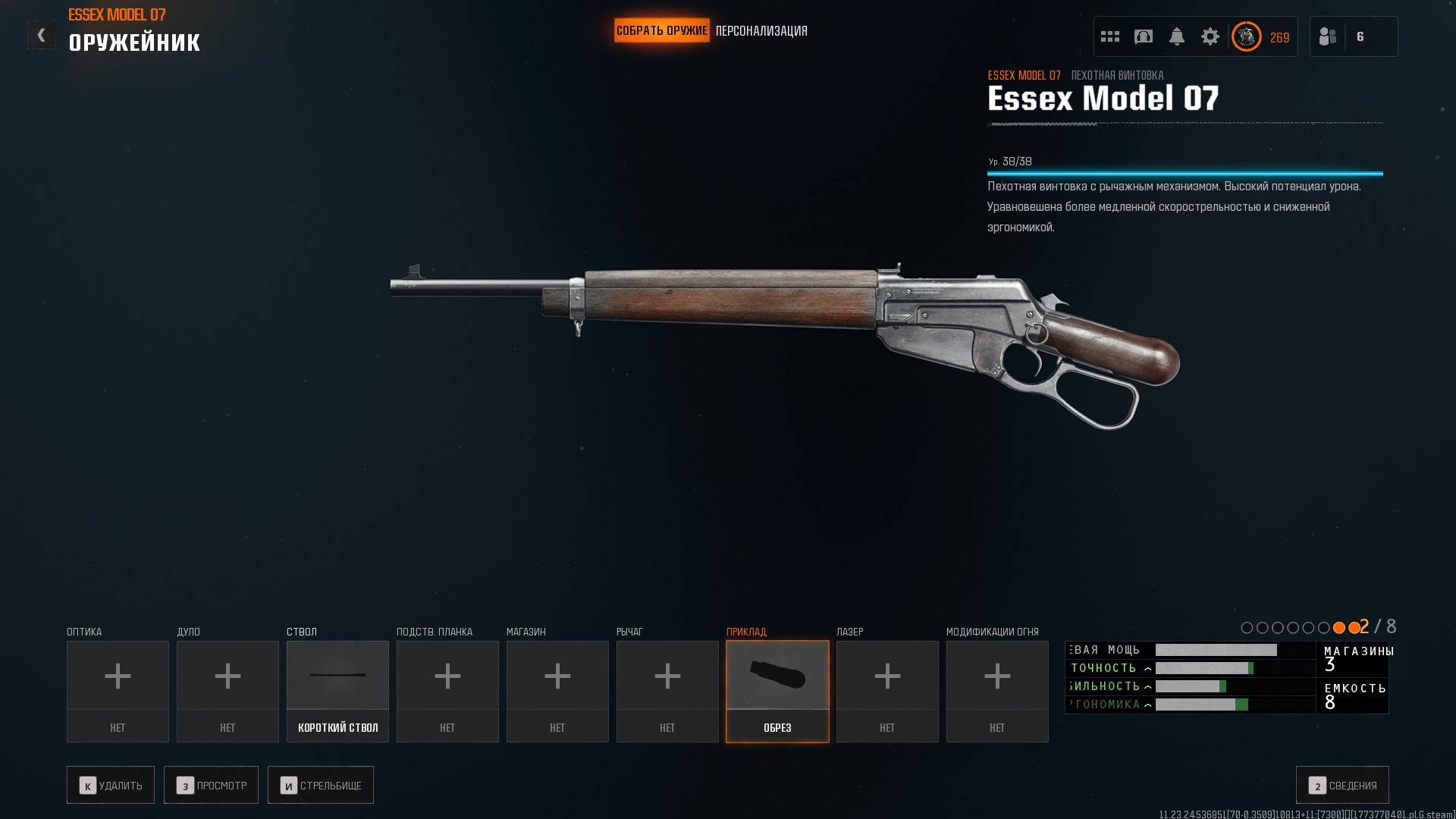Open the notifications bell
Image resolution: width=1456 pixels, height=819 pixels.
click(x=1177, y=36)
